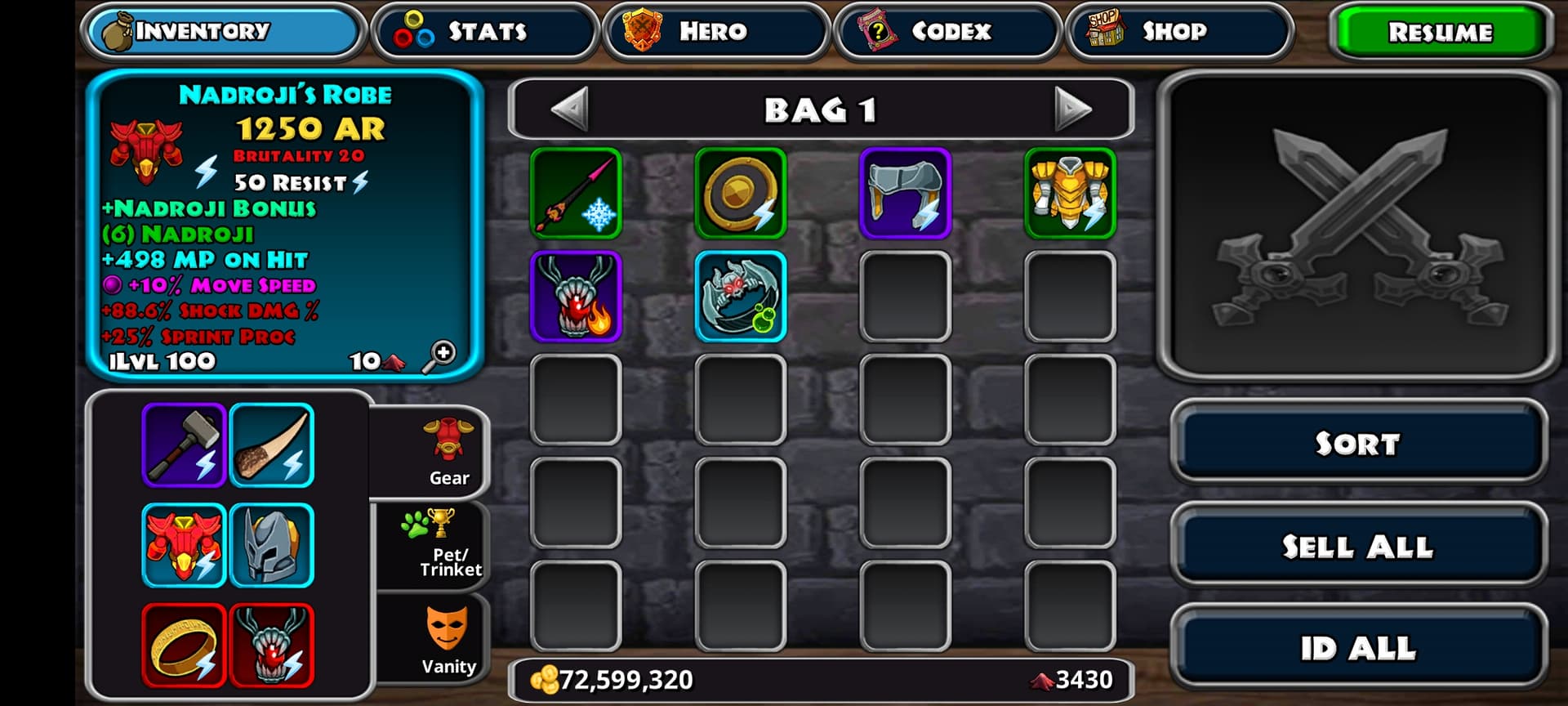The height and width of the screenshot is (706, 1568).
Task: Select the equipped steel helmet slot
Action: 272,546
